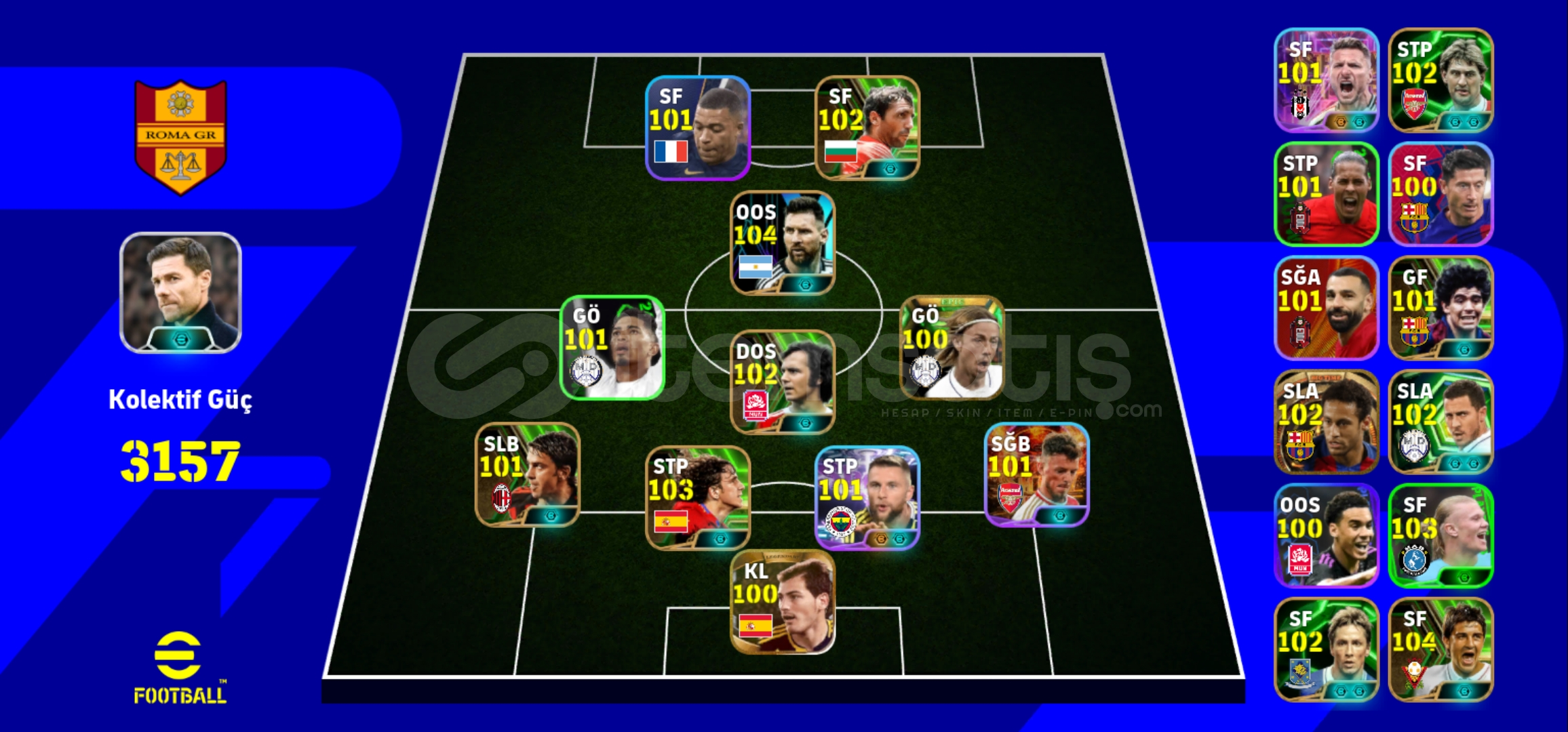Image resolution: width=1568 pixels, height=732 pixels.
Task: Select Neymar's SLA 102 bench card
Action: [1326, 420]
